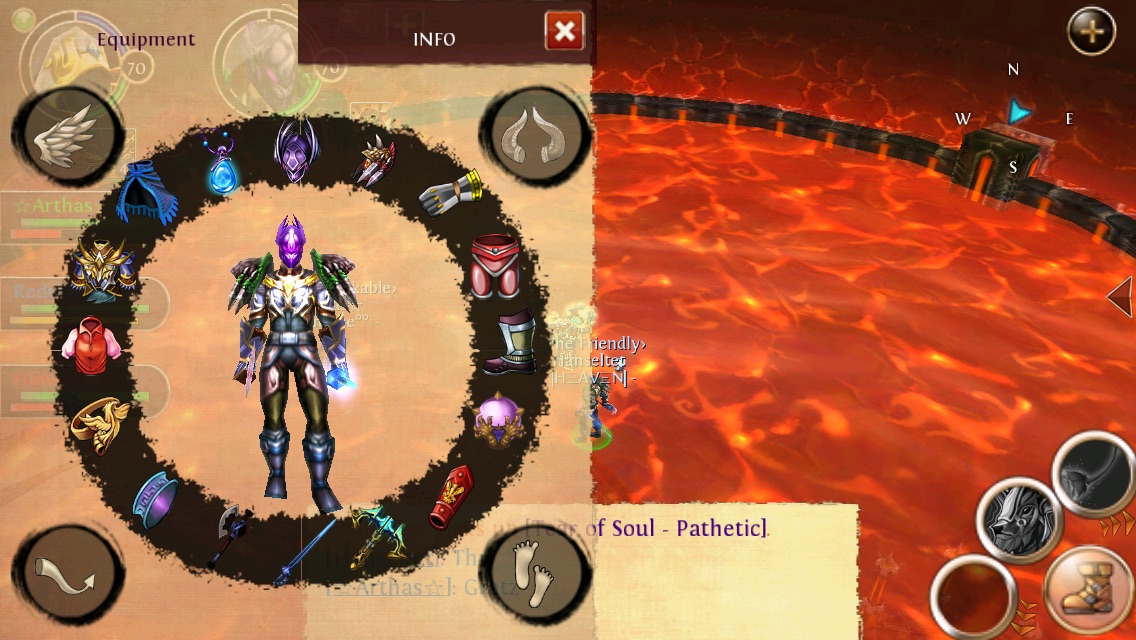Select the blue cloak equipment slot
The height and width of the screenshot is (640, 1136).
coord(147,194)
